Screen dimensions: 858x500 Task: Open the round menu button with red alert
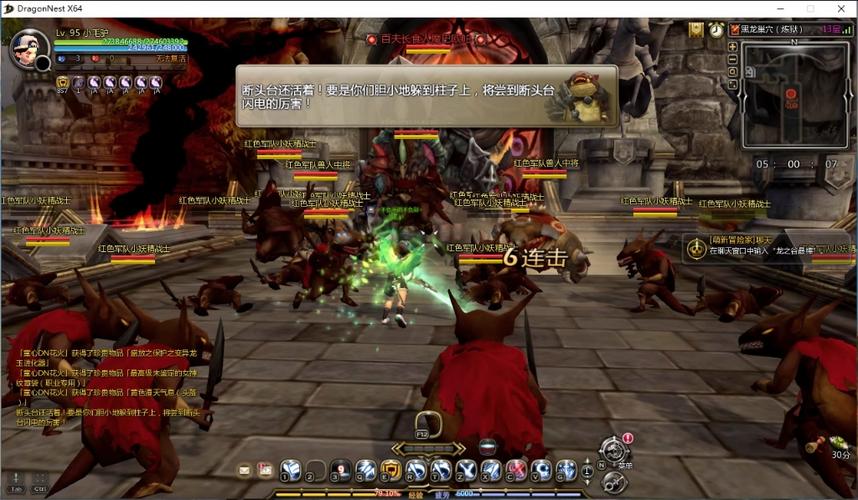click(x=614, y=450)
